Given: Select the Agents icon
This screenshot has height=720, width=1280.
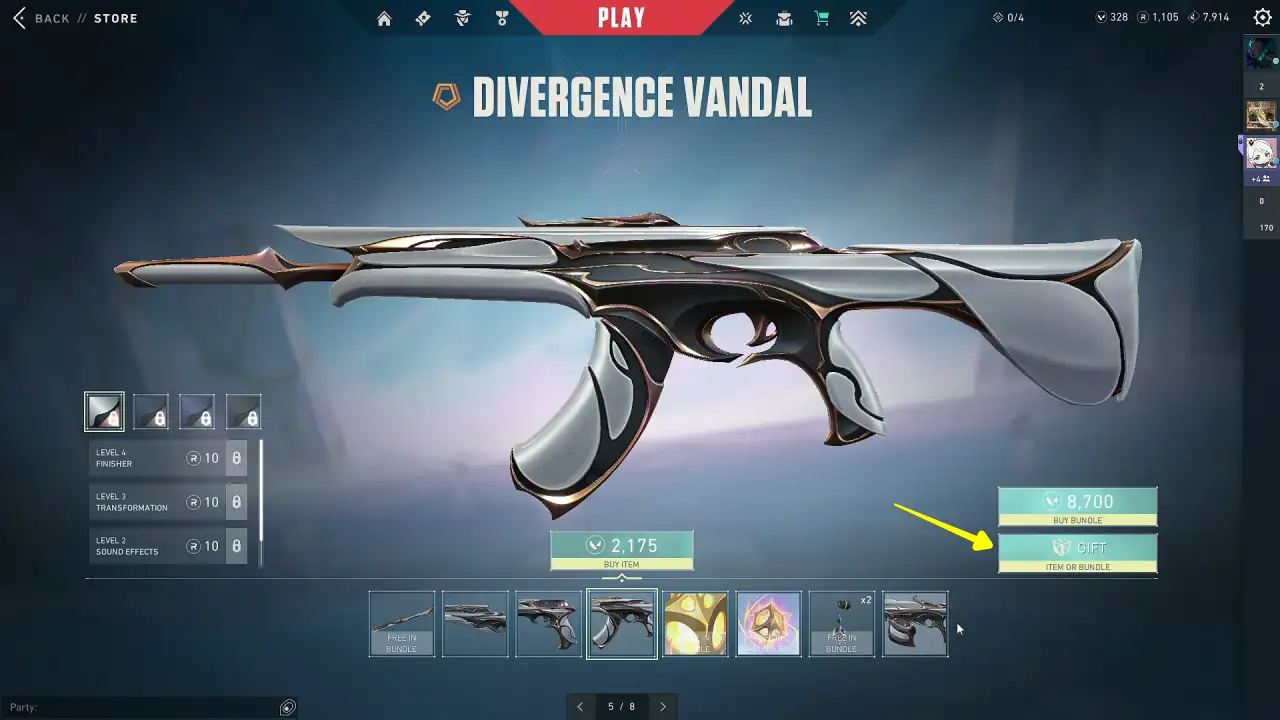Looking at the screenshot, I should point(461,18).
